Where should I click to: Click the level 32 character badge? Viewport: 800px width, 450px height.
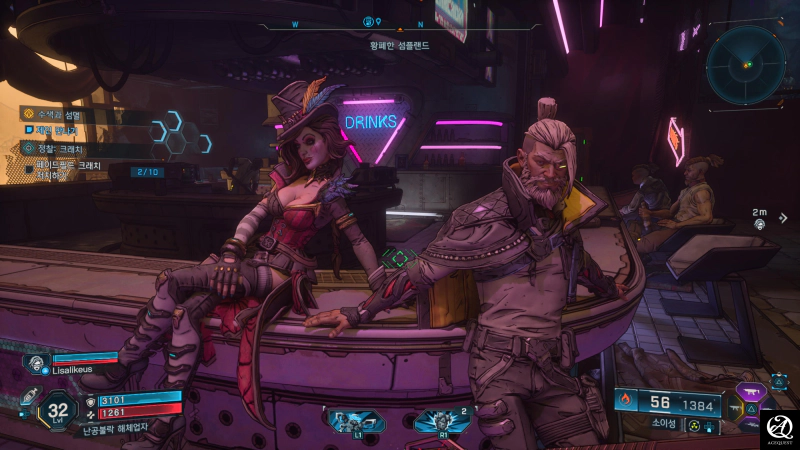(58, 409)
